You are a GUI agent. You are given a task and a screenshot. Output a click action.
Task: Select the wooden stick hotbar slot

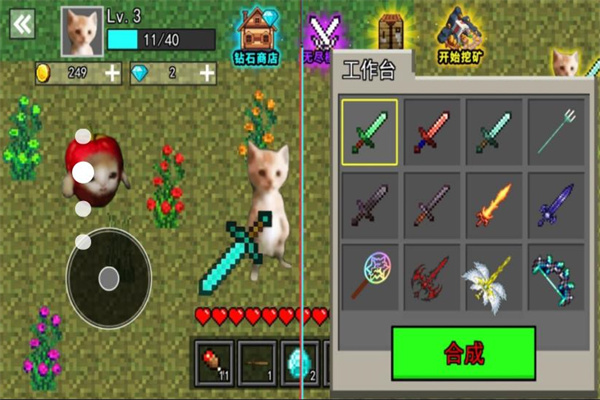(x=257, y=360)
